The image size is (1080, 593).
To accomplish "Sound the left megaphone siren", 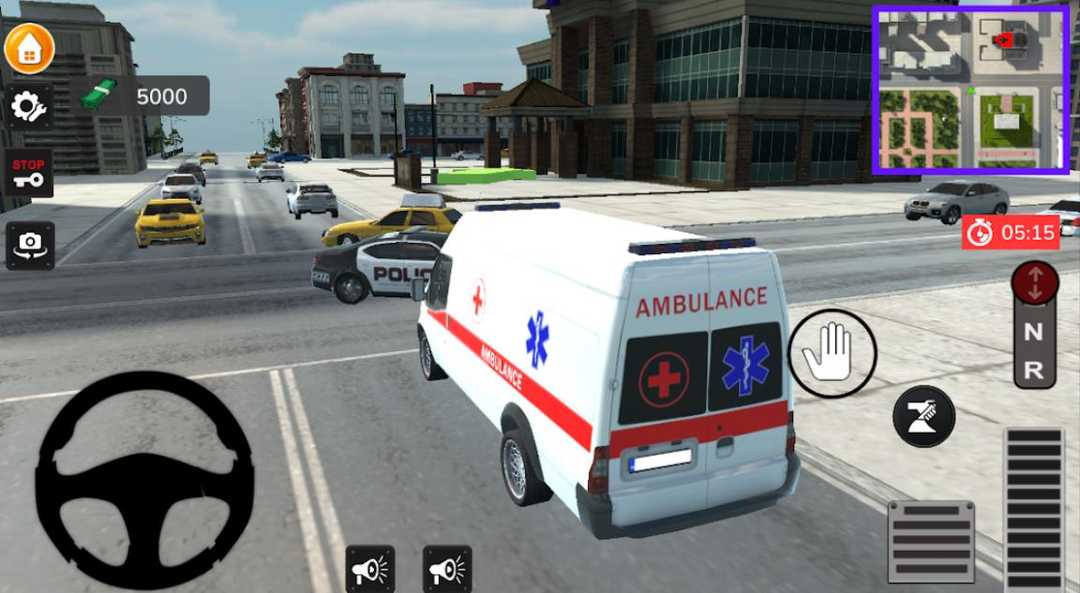I will (x=370, y=569).
